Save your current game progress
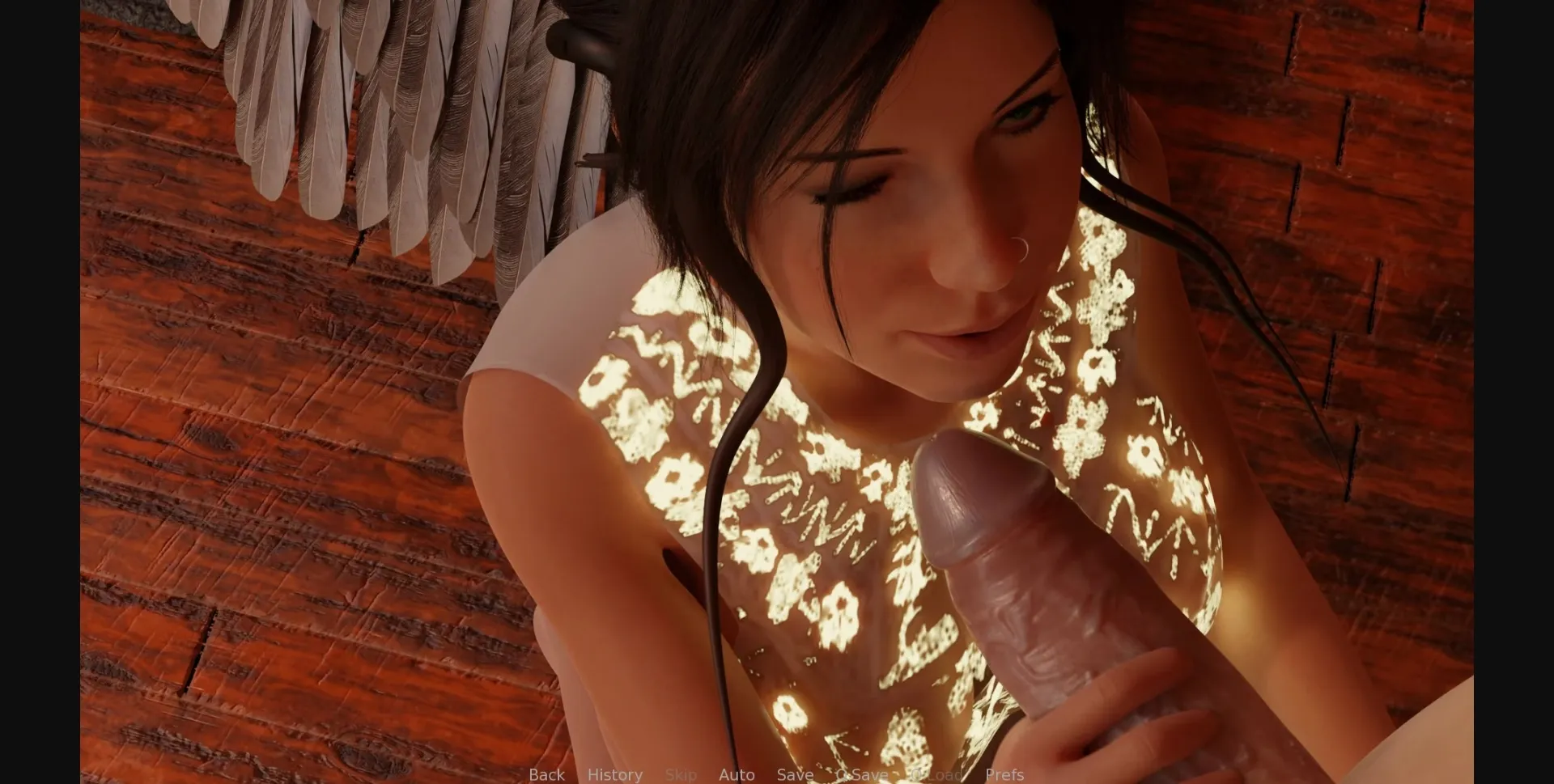 point(794,773)
